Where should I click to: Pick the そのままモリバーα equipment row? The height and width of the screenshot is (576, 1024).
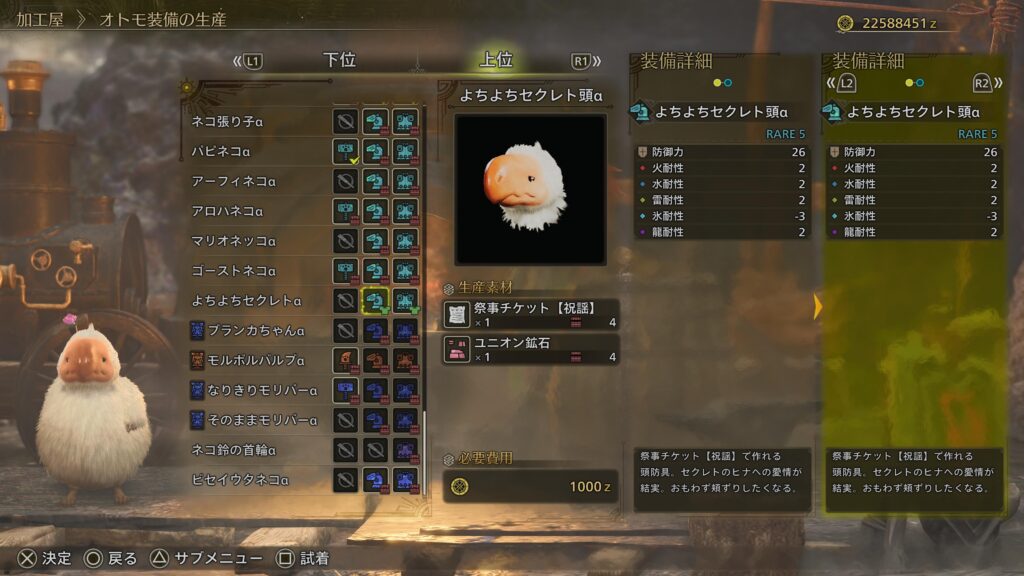[261, 420]
